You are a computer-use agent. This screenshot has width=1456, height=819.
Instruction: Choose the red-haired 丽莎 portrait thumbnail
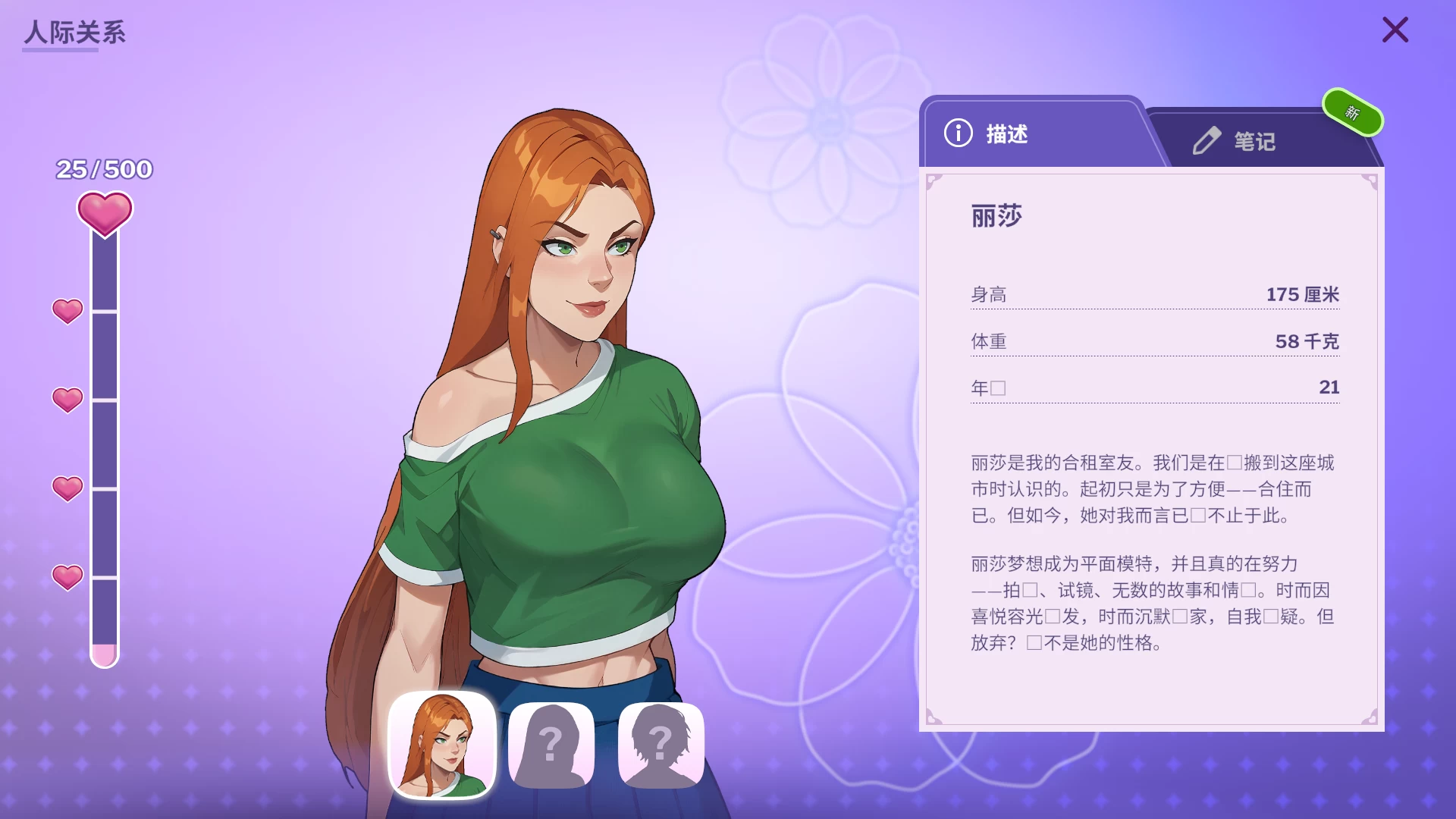tap(442, 745)
